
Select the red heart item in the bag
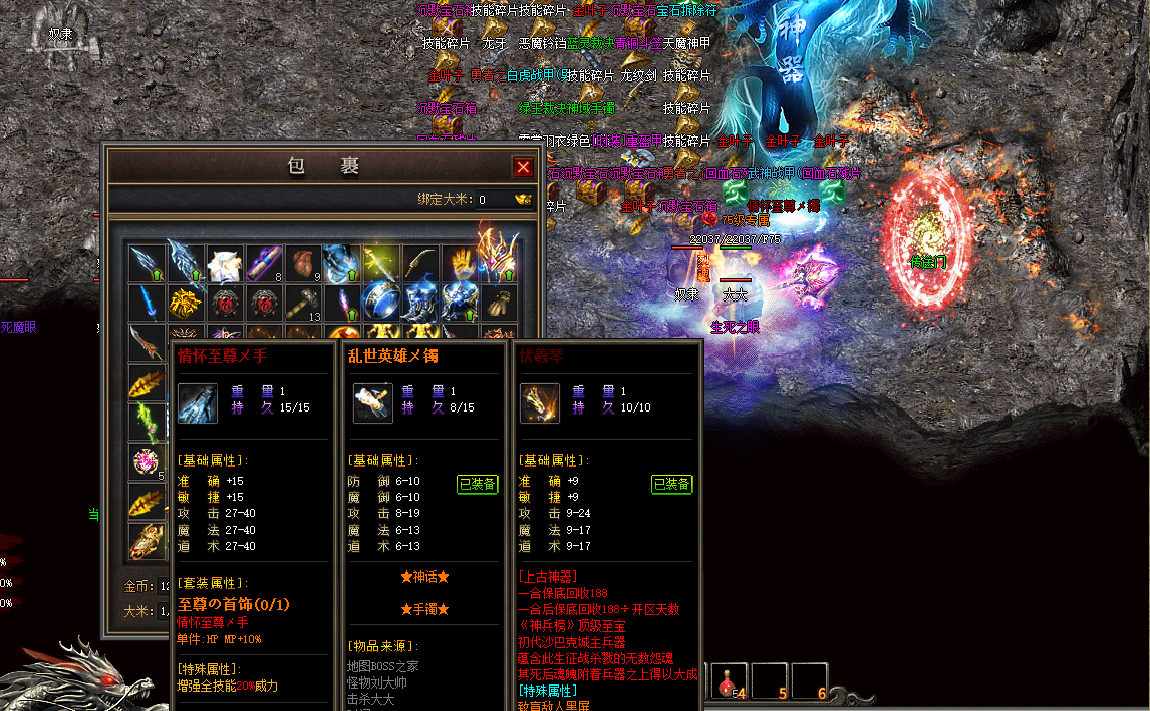click(303, 263)
